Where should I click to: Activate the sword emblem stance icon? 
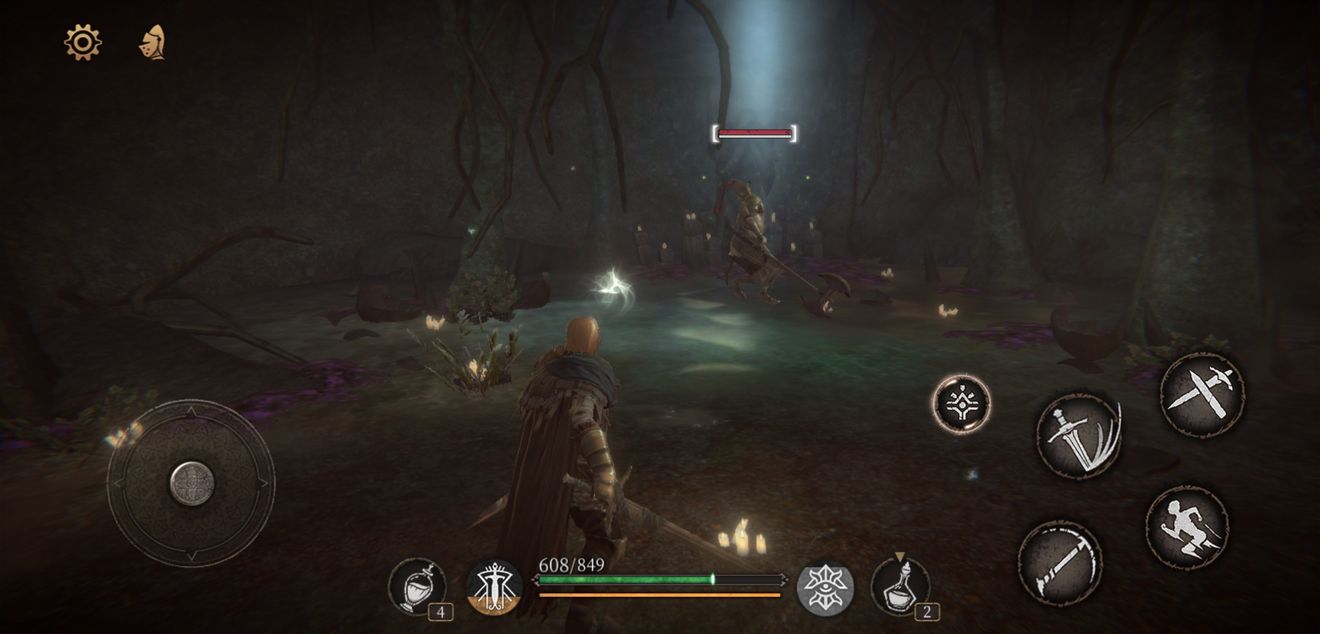[x=494, y=587]
